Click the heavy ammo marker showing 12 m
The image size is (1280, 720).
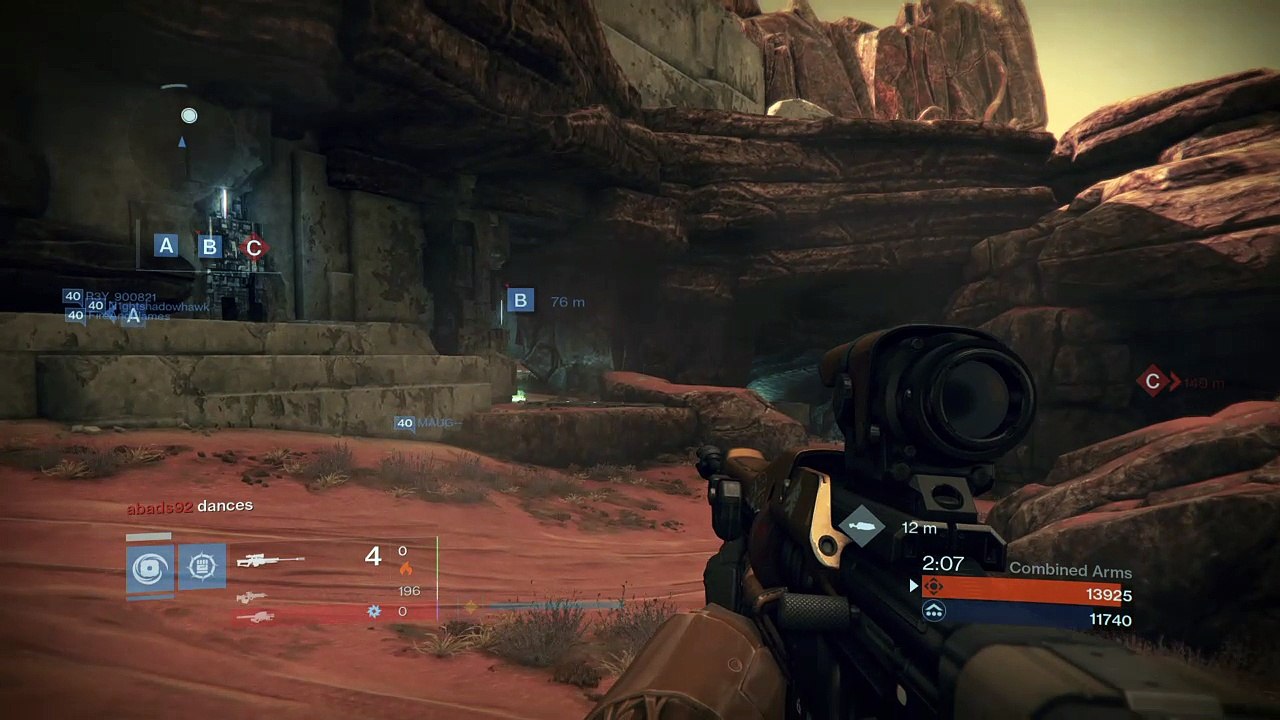pos(862,527)
